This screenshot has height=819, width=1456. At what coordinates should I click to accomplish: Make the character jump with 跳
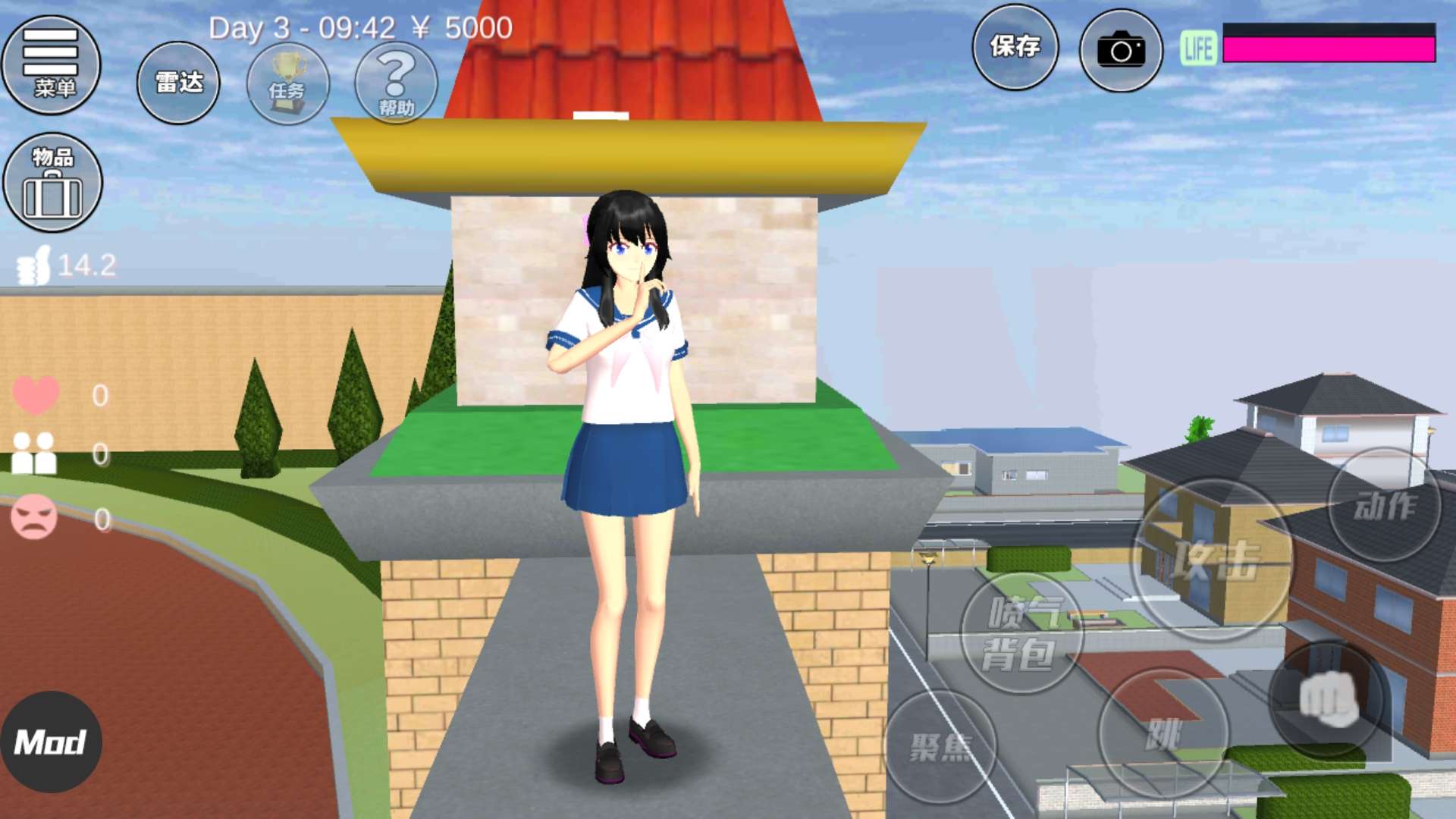click(1163, 733)
